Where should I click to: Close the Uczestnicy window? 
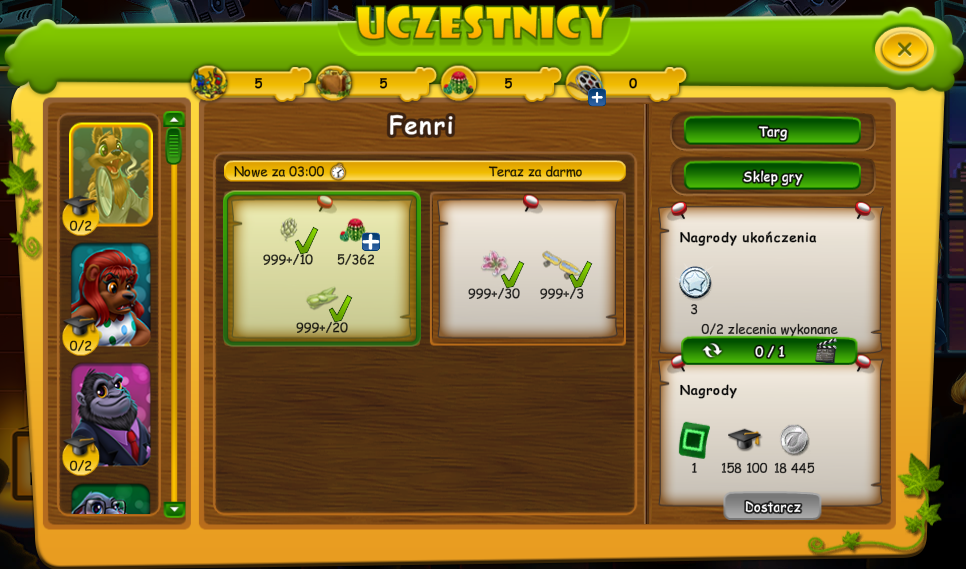pyautogui.click(x=904, y=49)
